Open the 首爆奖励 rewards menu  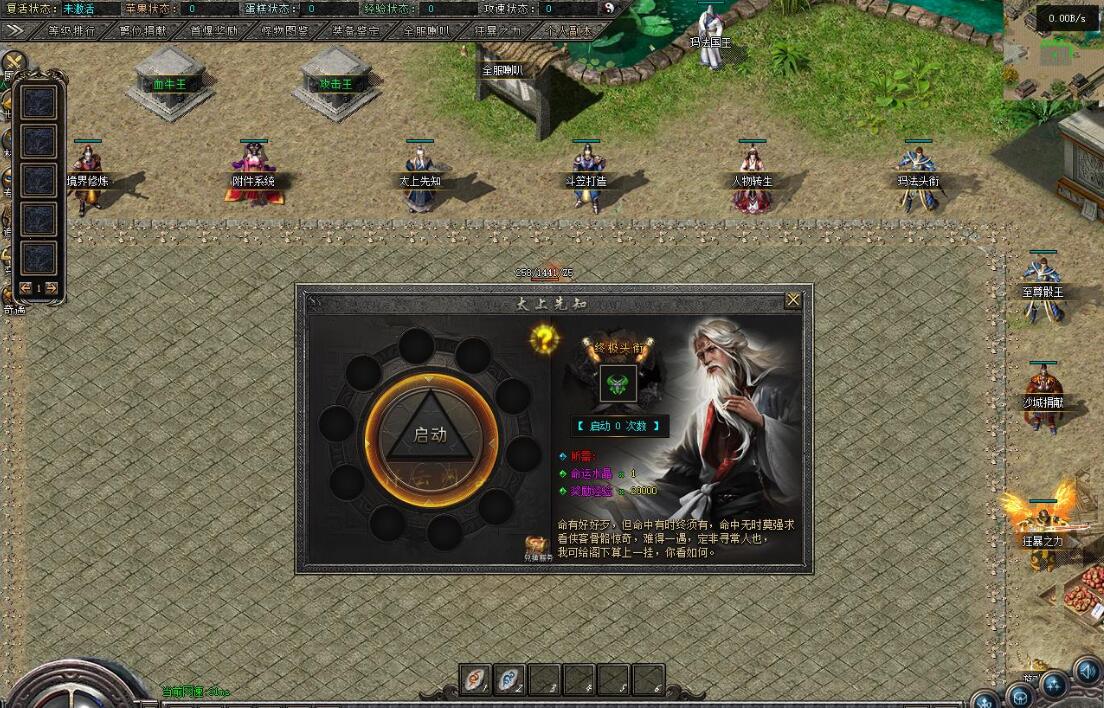[214, 31]
